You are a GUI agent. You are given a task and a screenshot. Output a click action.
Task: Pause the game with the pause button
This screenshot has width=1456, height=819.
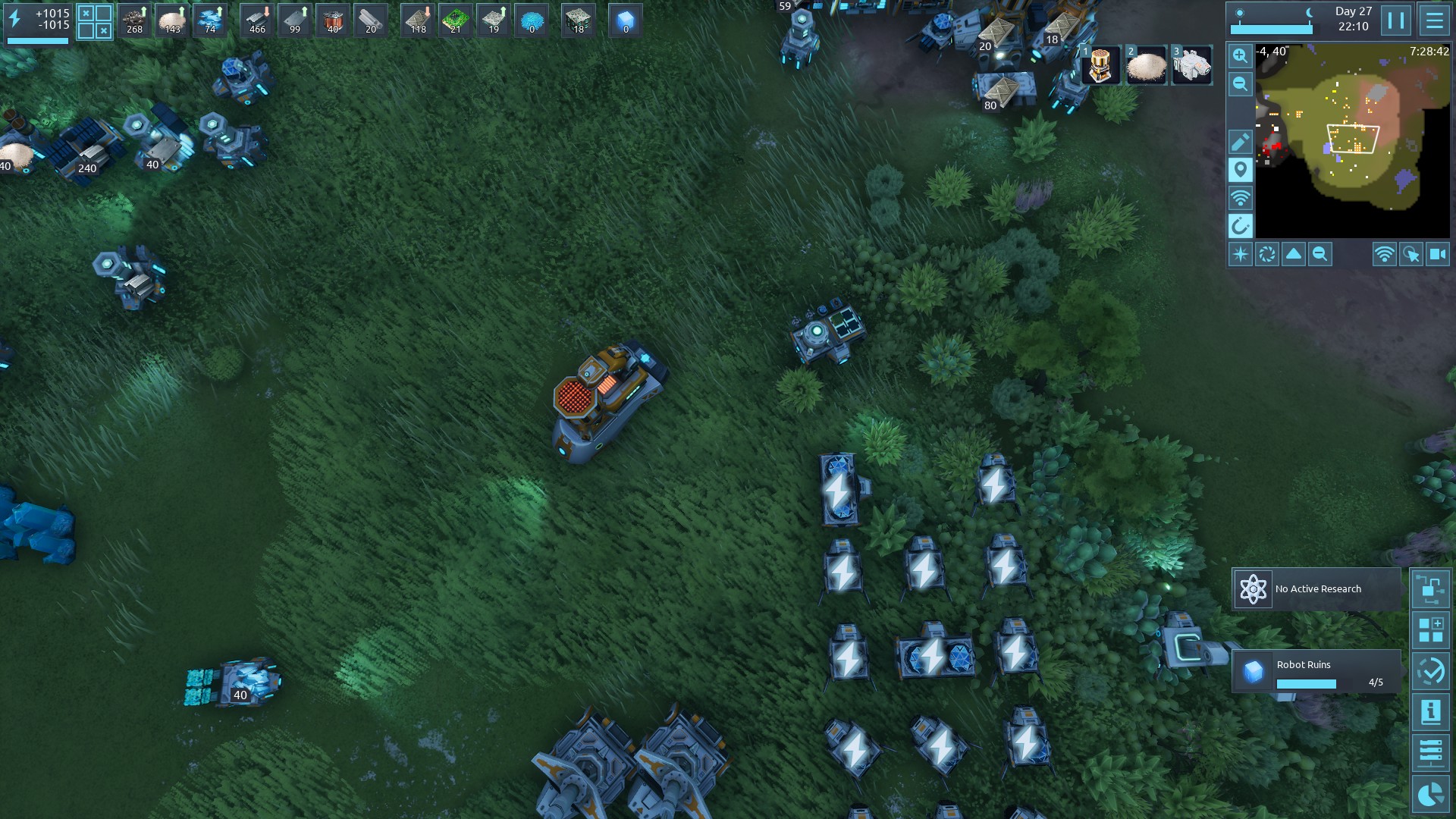tap(1396, 20)
